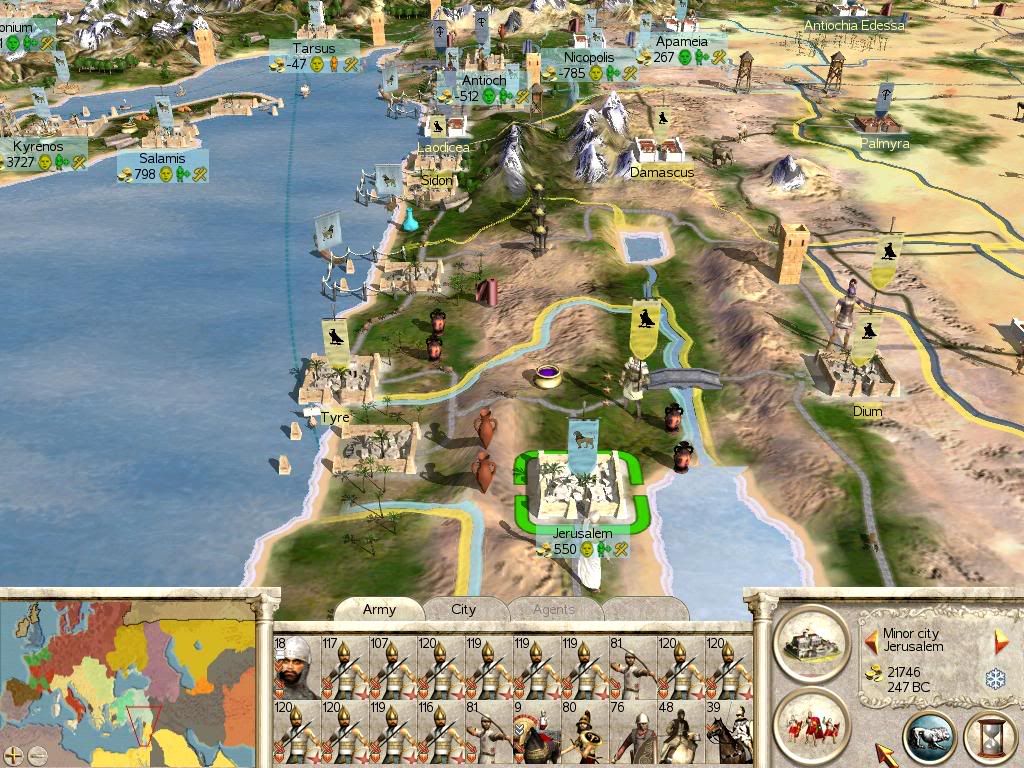Open the City tab

[464, 609]
